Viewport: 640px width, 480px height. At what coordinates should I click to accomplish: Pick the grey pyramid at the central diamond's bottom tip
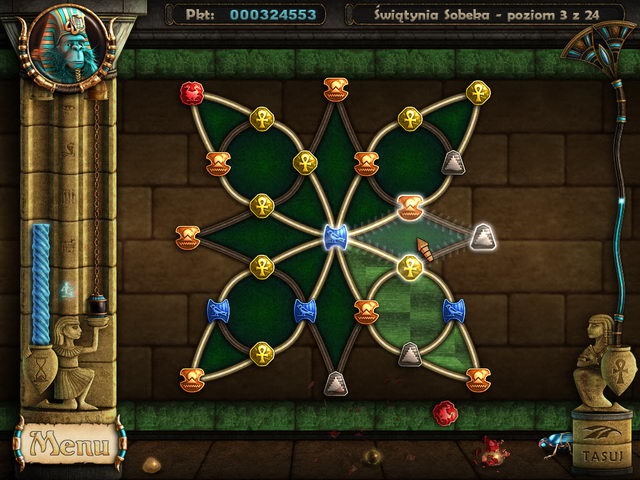coord(335,382)
